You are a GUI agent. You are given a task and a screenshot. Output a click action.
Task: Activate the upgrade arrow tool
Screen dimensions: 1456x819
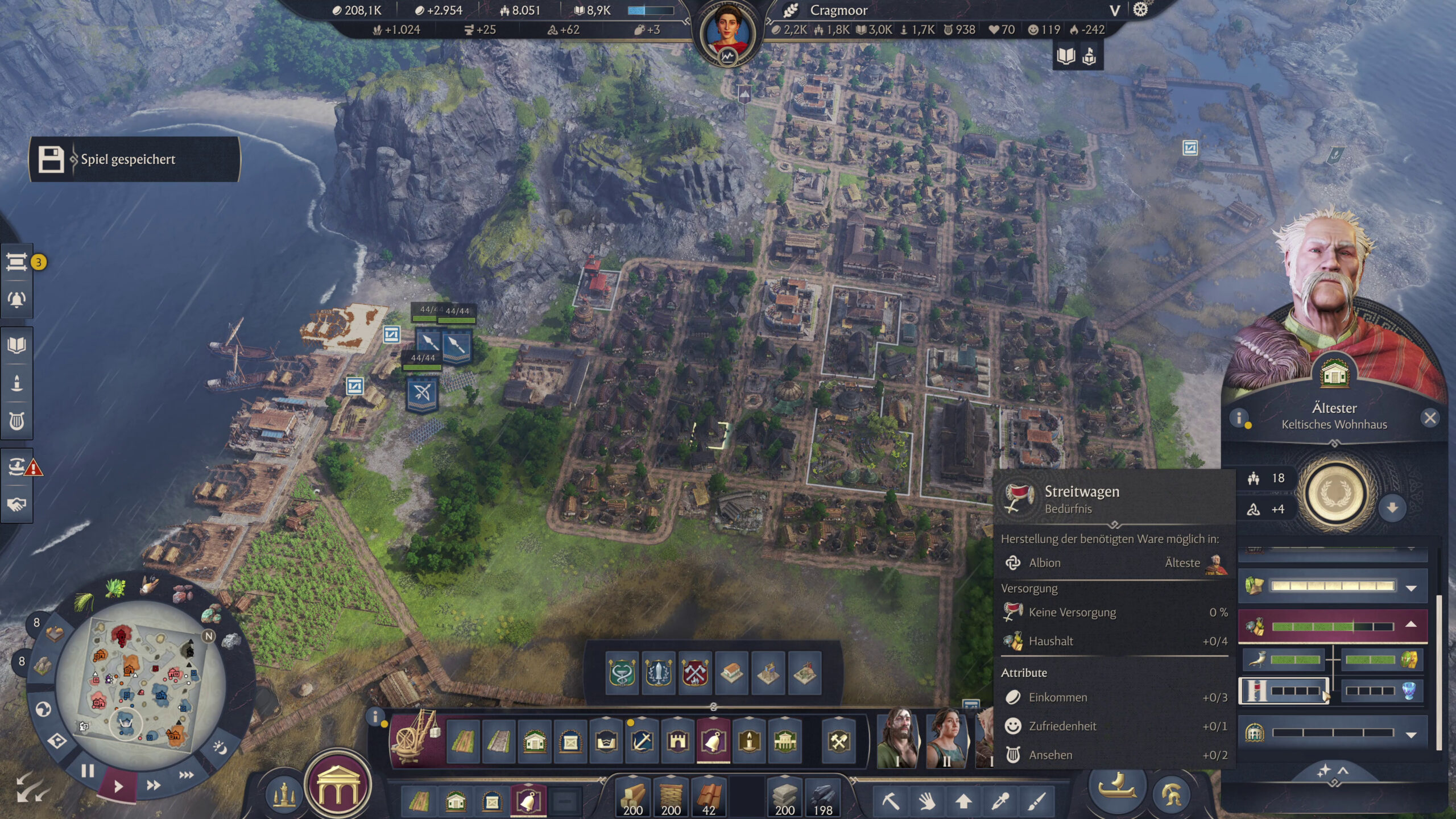pos(963,801)
